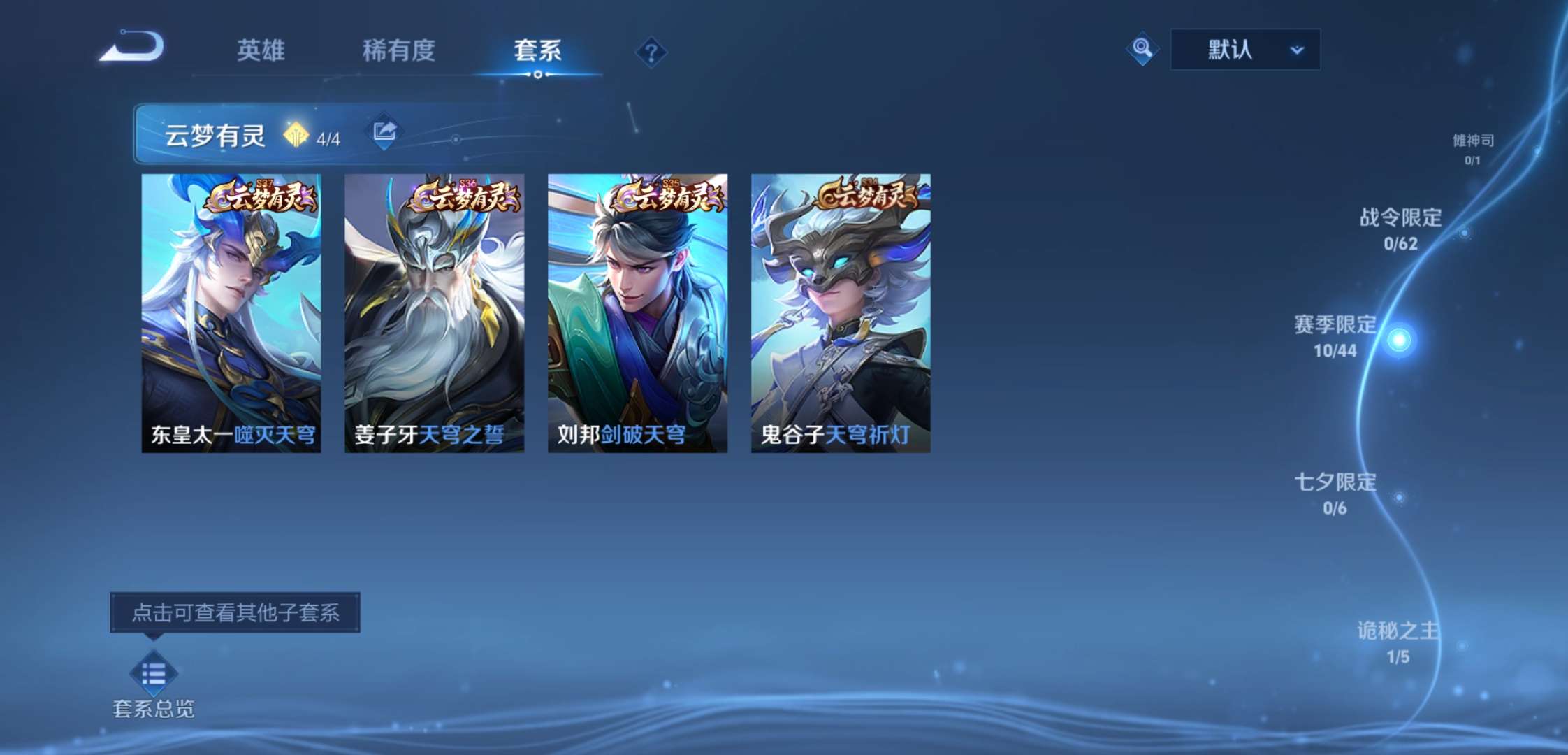Image resolution: width=1568 pixels, height=755 pixels.
Task: Click the gold completion badge showing 4/4
Action: coord(298,133)
